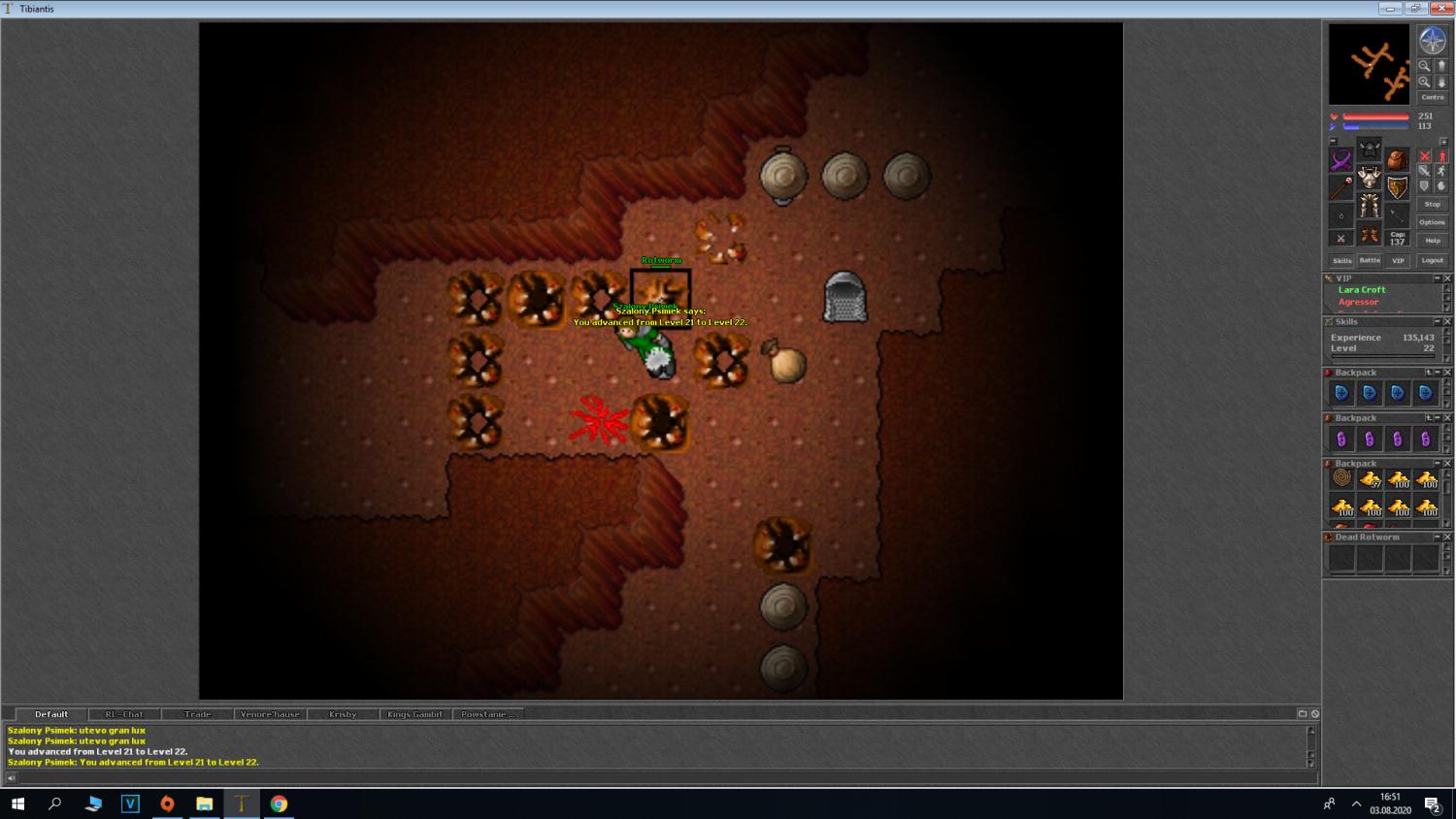Open the Help button
The image size is (1456, 819).
click(x=1432, y=241)
